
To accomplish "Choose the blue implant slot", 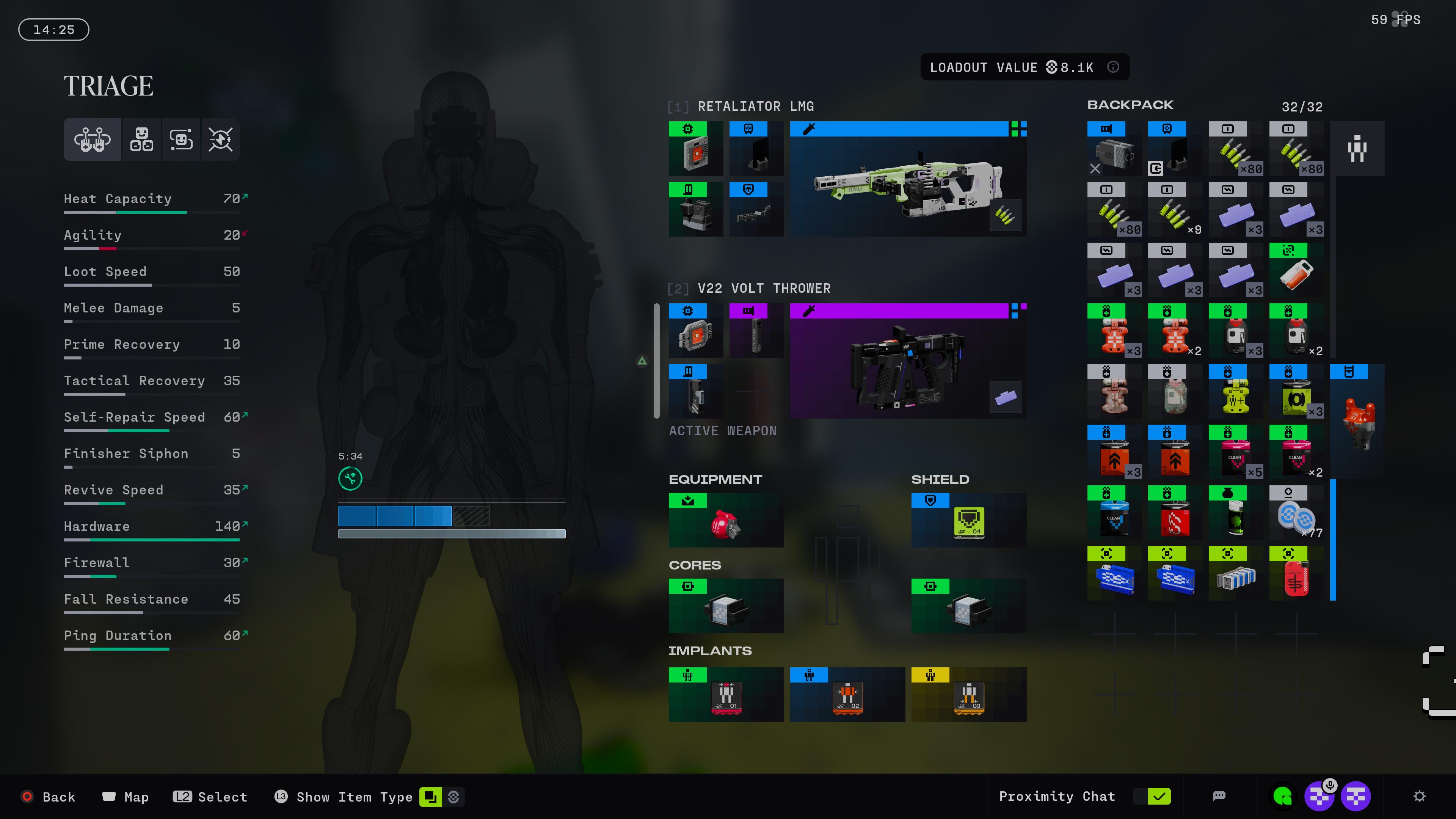I will 847,694.
